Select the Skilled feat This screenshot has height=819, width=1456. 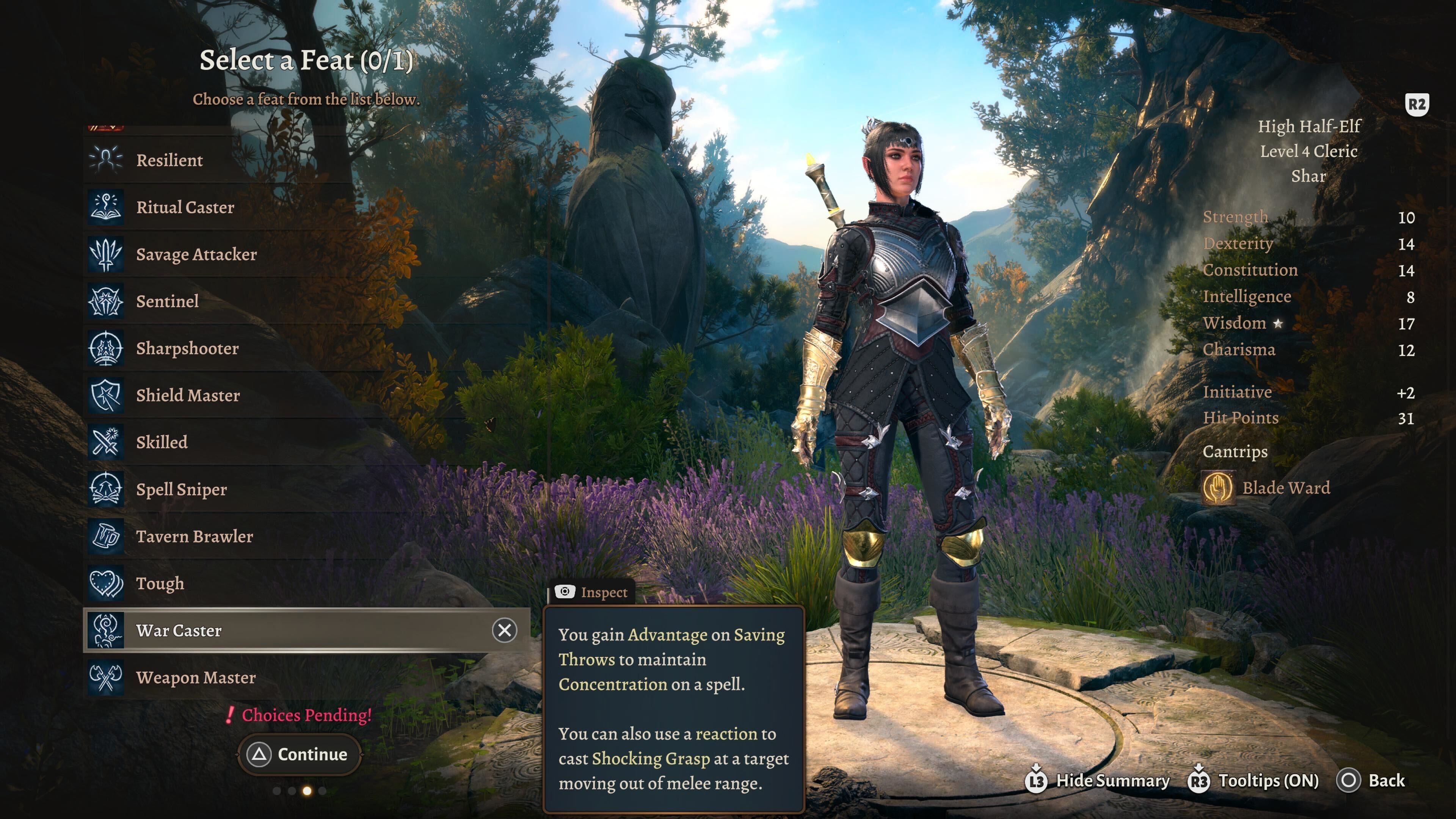(162, 442)
